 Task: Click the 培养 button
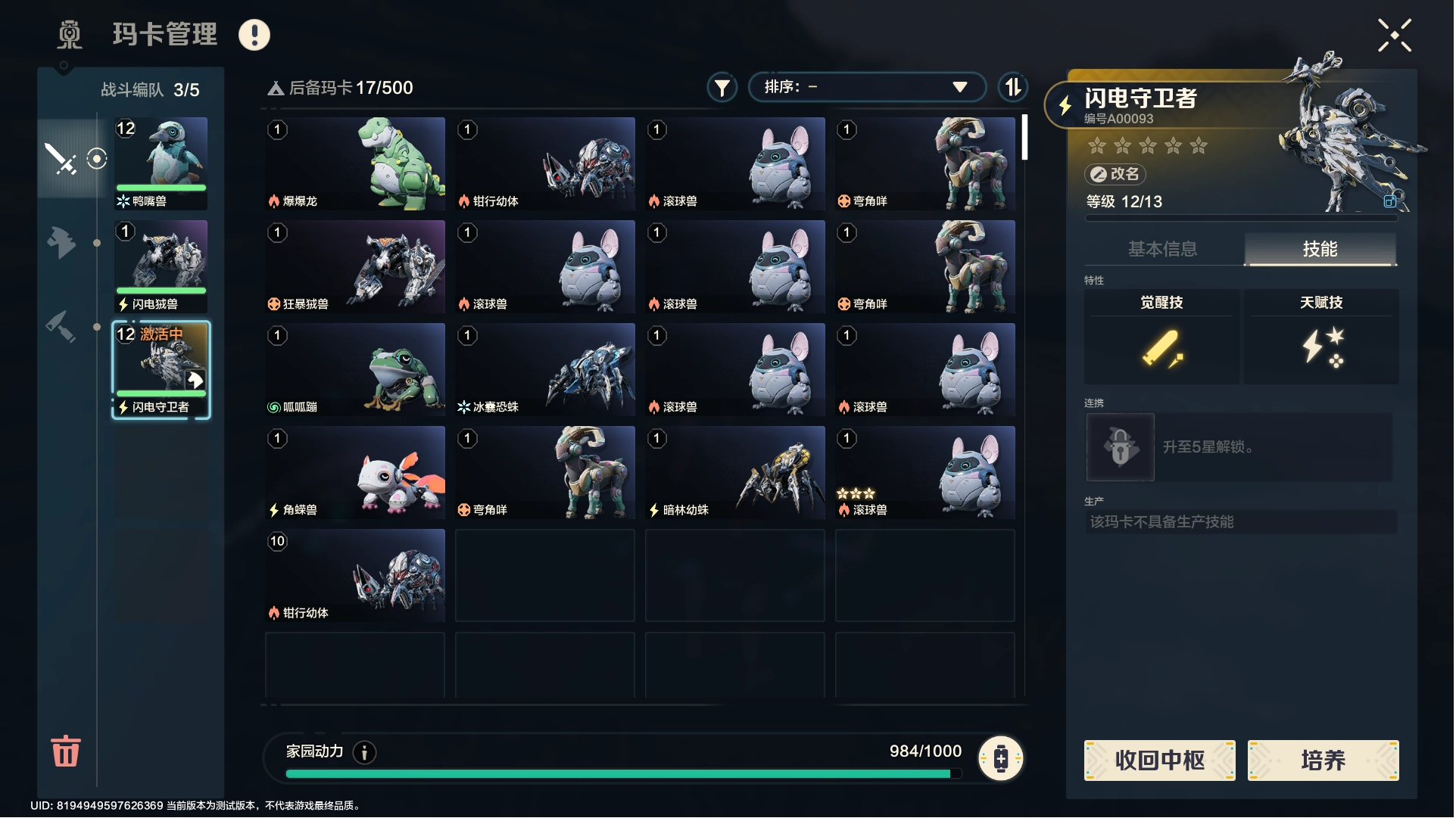1323,760
